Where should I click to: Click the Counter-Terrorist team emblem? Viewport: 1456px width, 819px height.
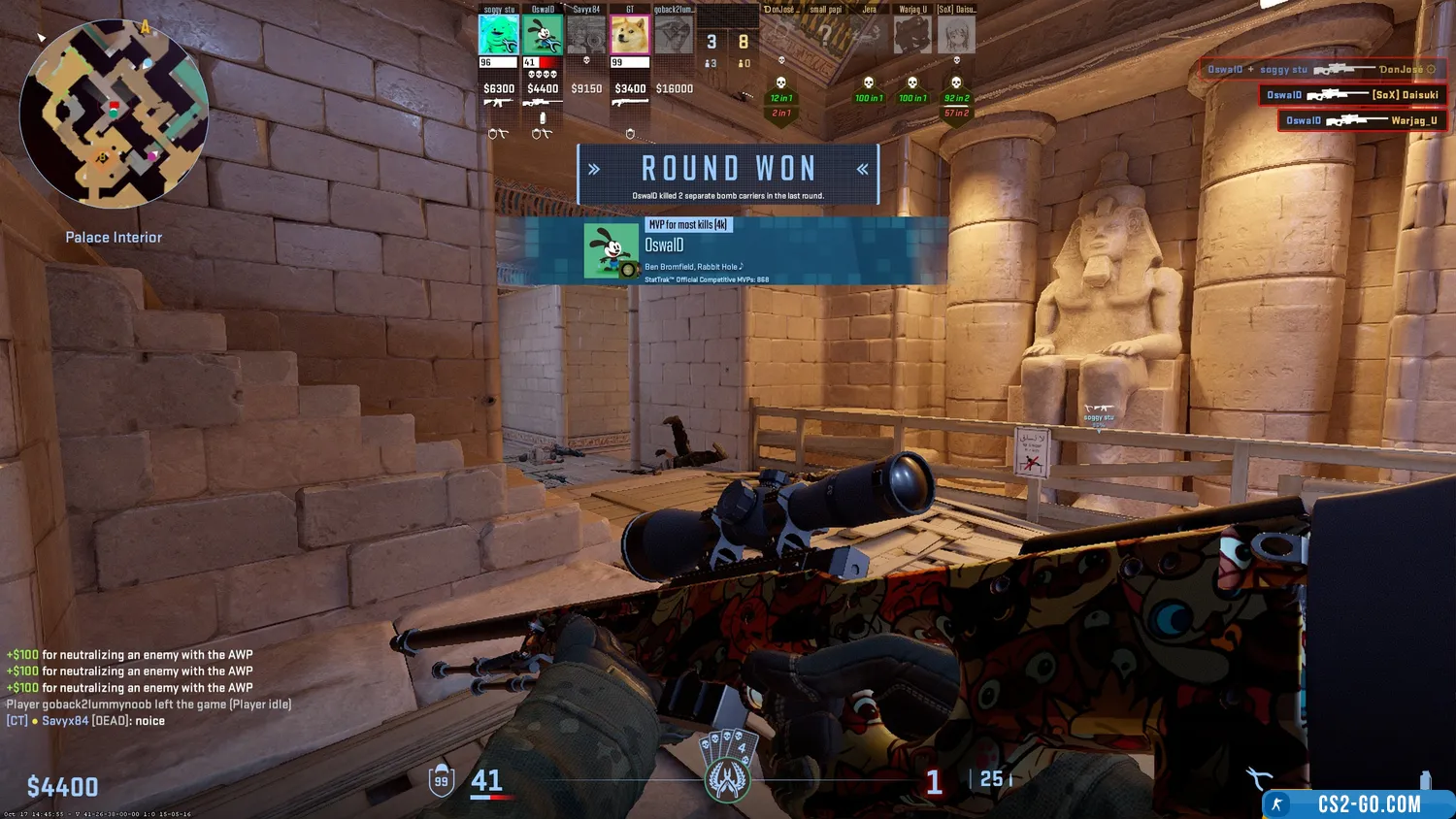[727, 779]
